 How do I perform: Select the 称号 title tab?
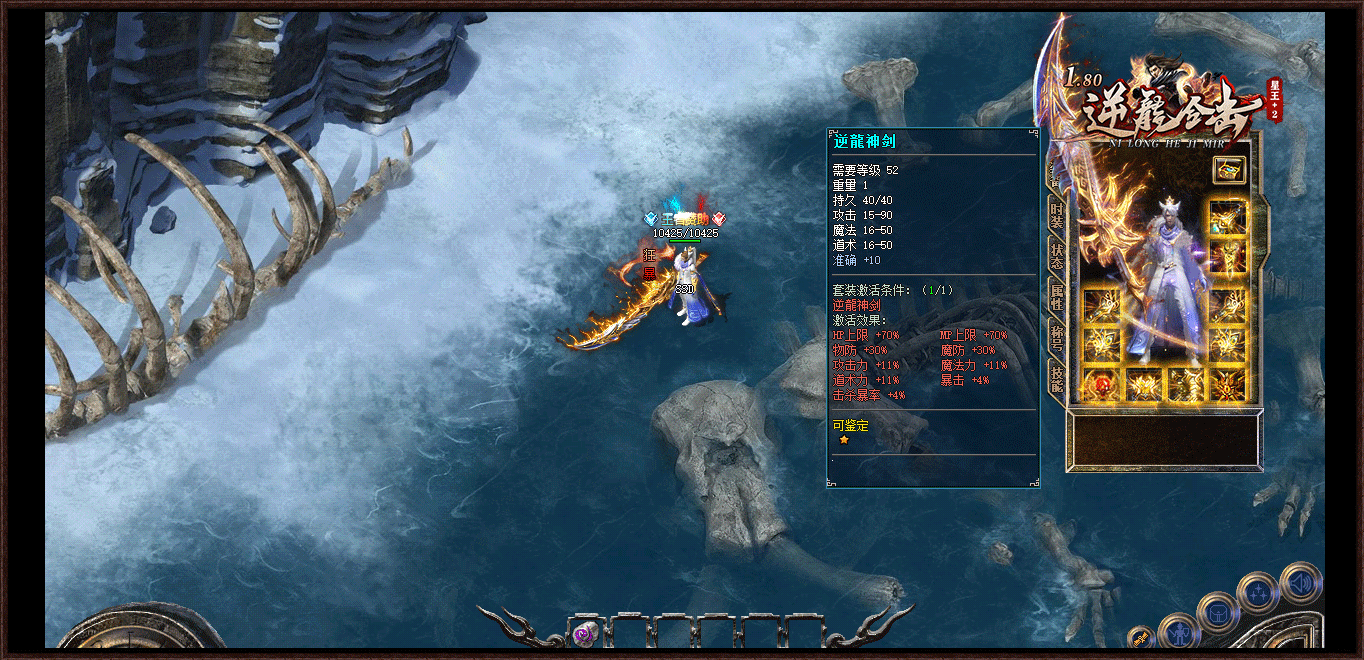pos(1056,335)
